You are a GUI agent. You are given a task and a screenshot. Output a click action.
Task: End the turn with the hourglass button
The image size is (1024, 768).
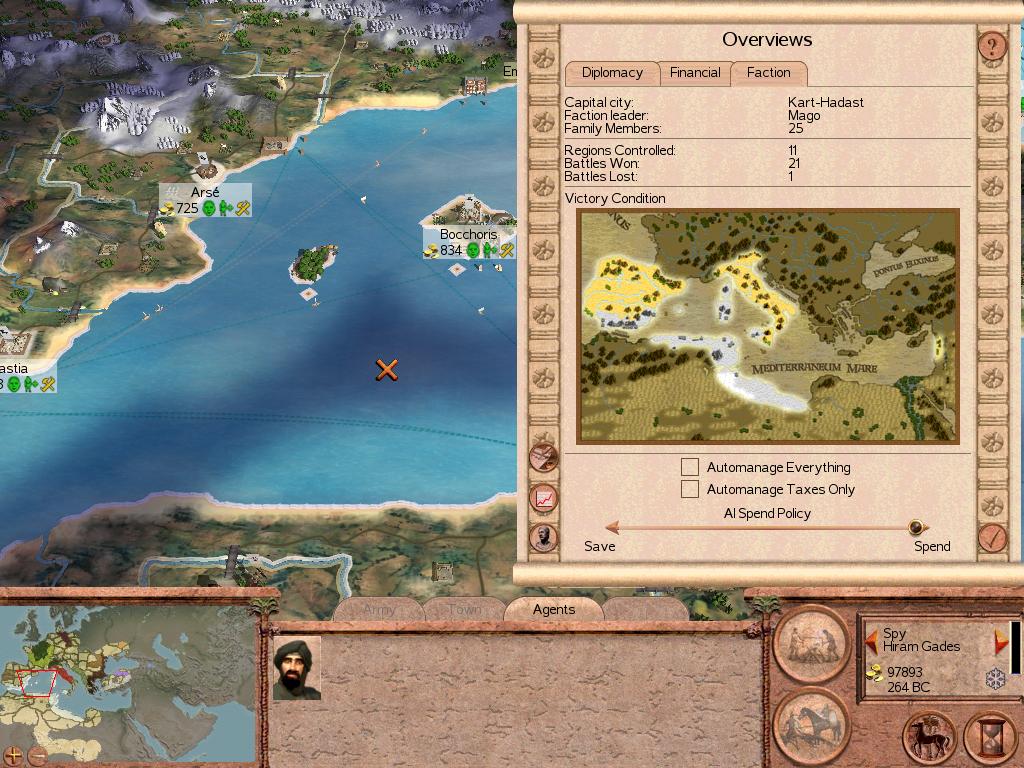[x=991, y=738]
